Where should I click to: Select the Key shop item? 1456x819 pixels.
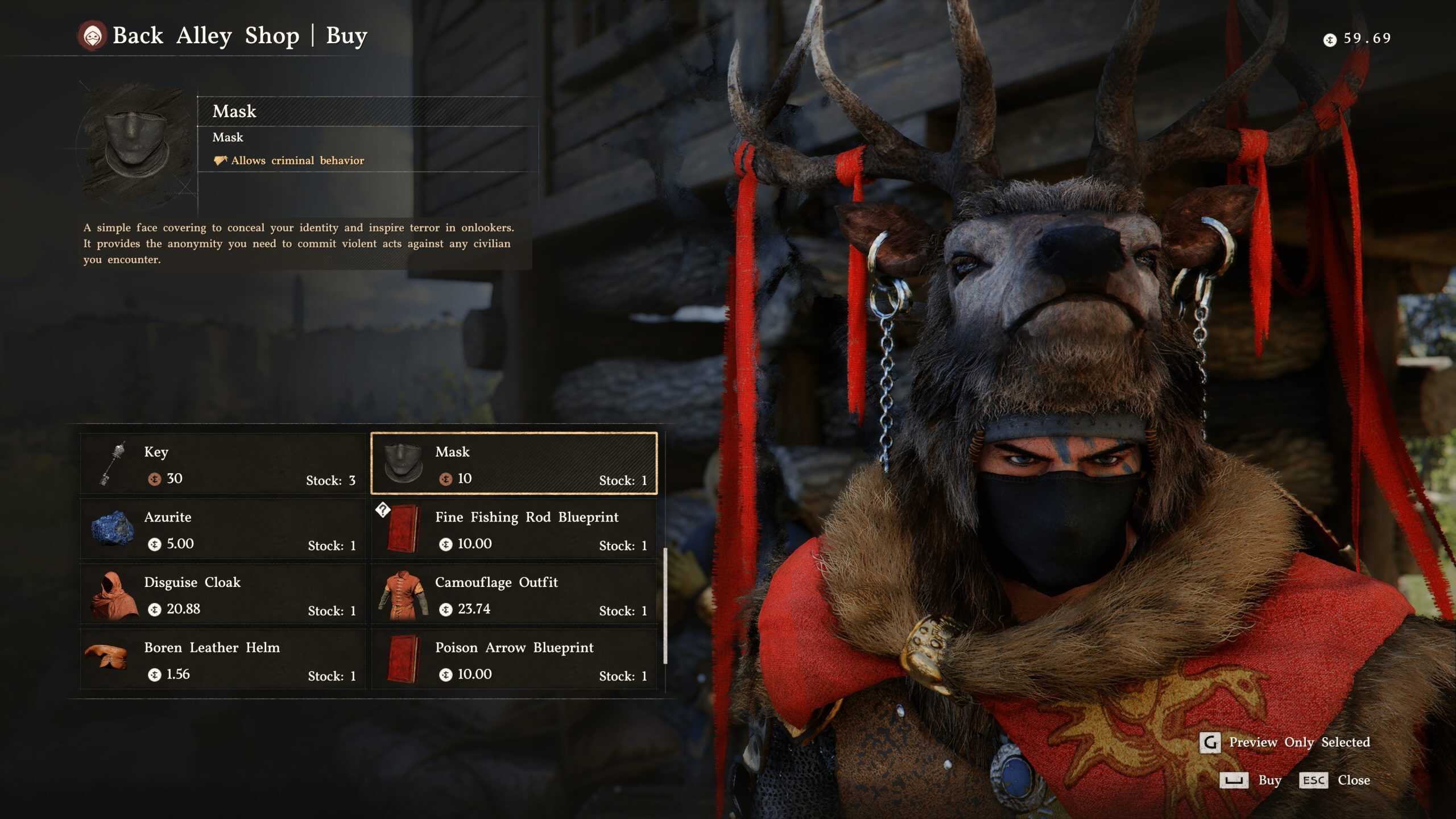[223, 464]
